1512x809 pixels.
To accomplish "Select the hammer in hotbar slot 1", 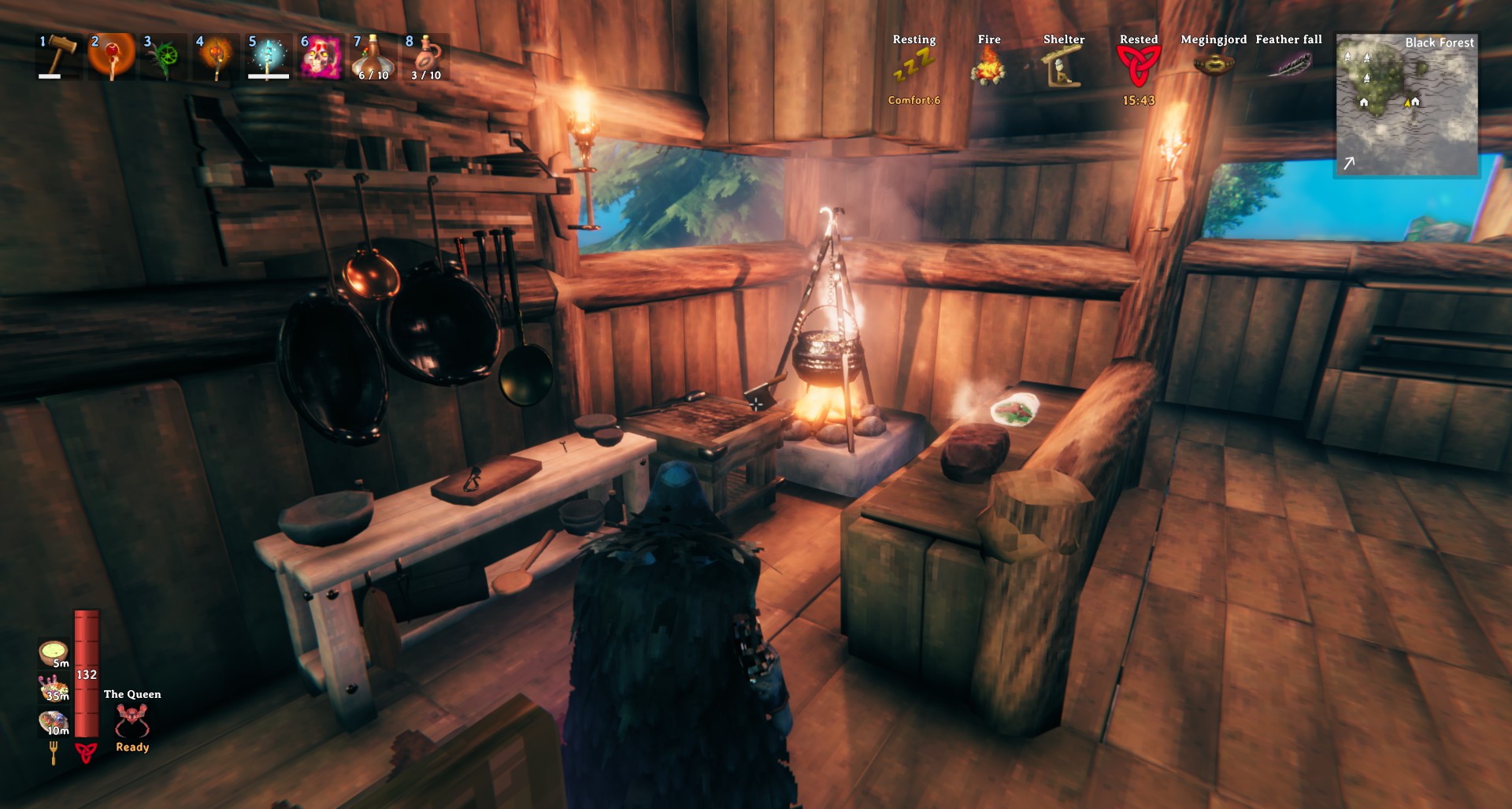I will pos(60,56).
